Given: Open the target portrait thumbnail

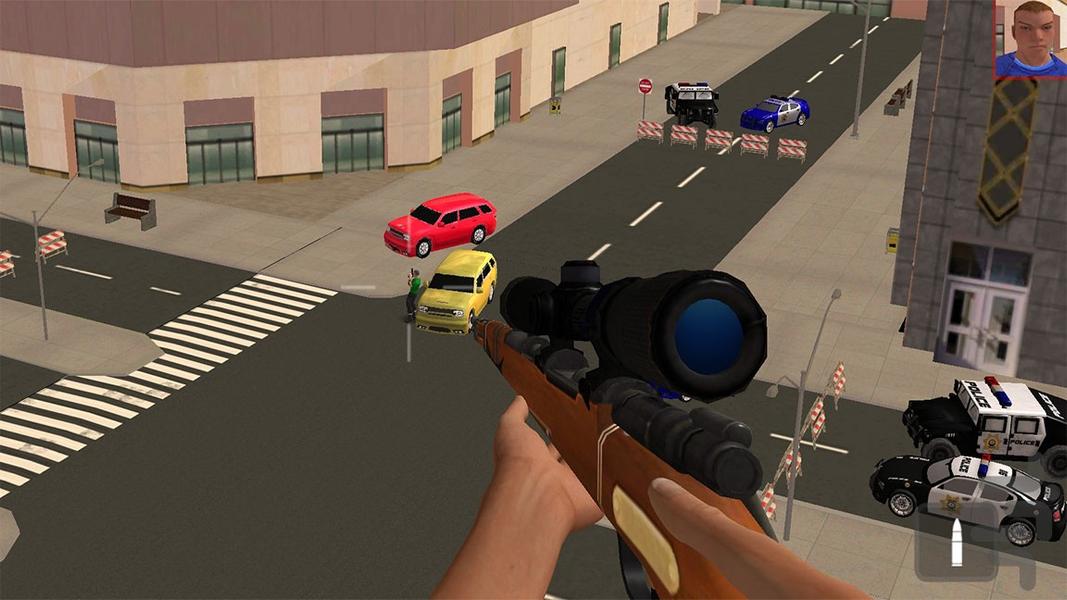Looking at the screenshot, I should (x=1030, y=38).
